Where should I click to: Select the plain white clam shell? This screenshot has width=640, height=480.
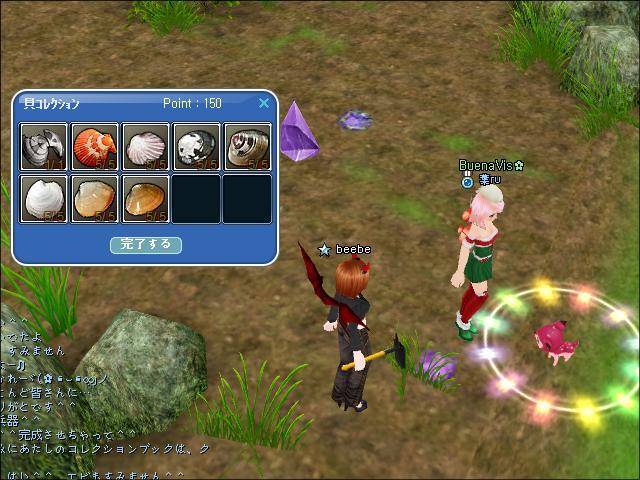(44, 198)
